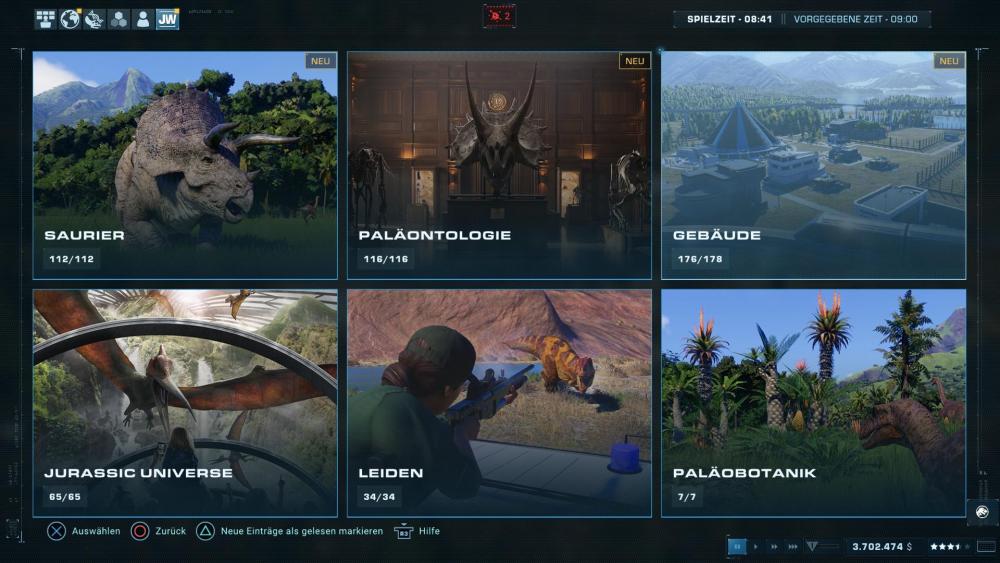Pause the game speed
1000x563 pixels.
pos(738,547)
